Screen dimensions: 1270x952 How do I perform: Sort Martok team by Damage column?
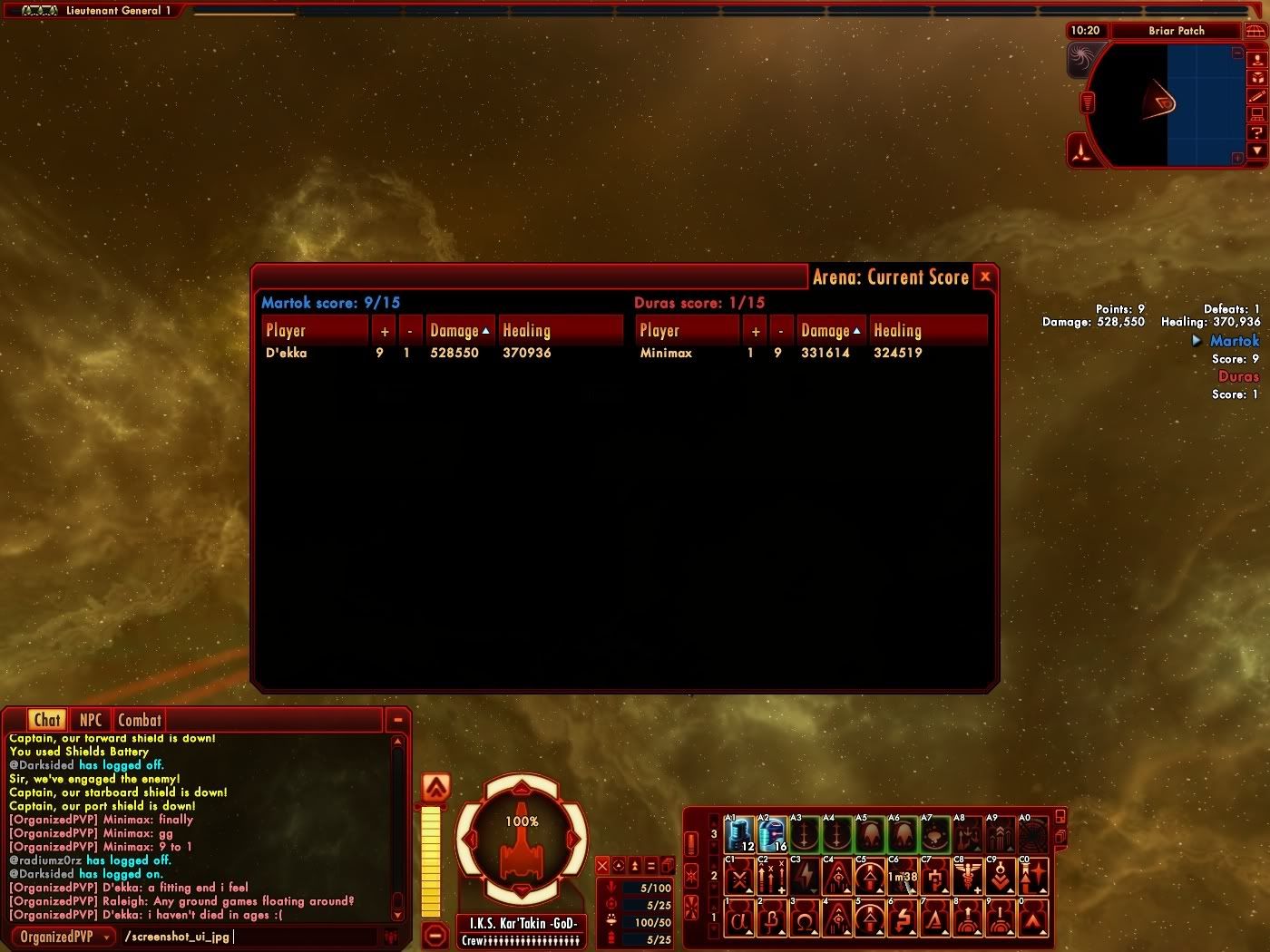(x=460, y=331)
